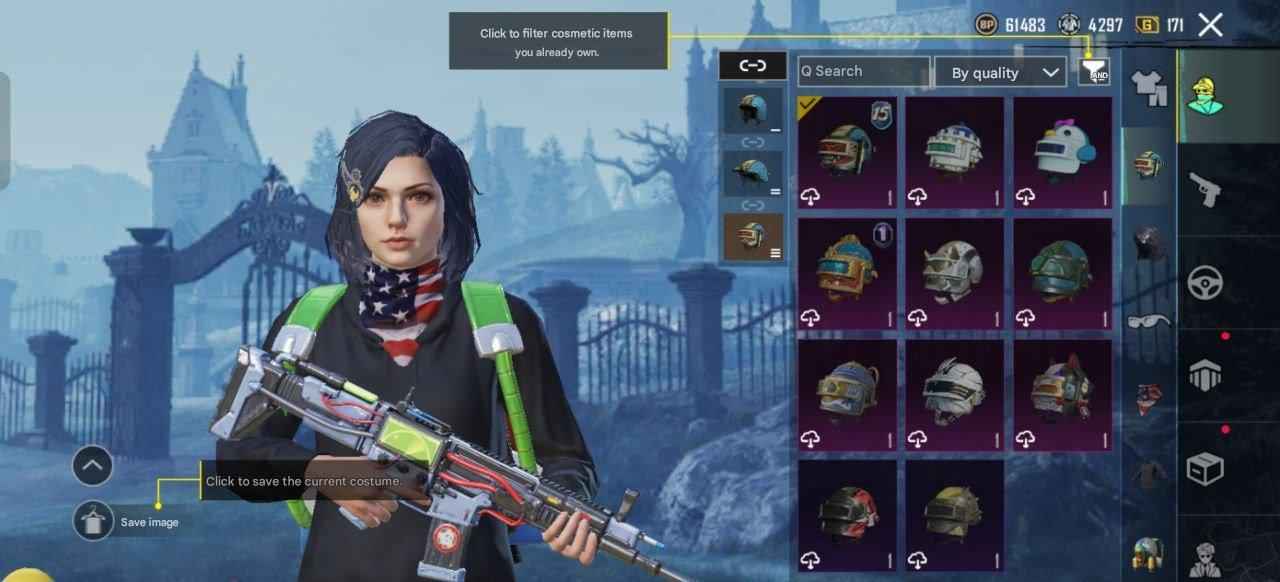
Task: Toggle the owned-items filter funnel icon
Action: pos(1094,71)
